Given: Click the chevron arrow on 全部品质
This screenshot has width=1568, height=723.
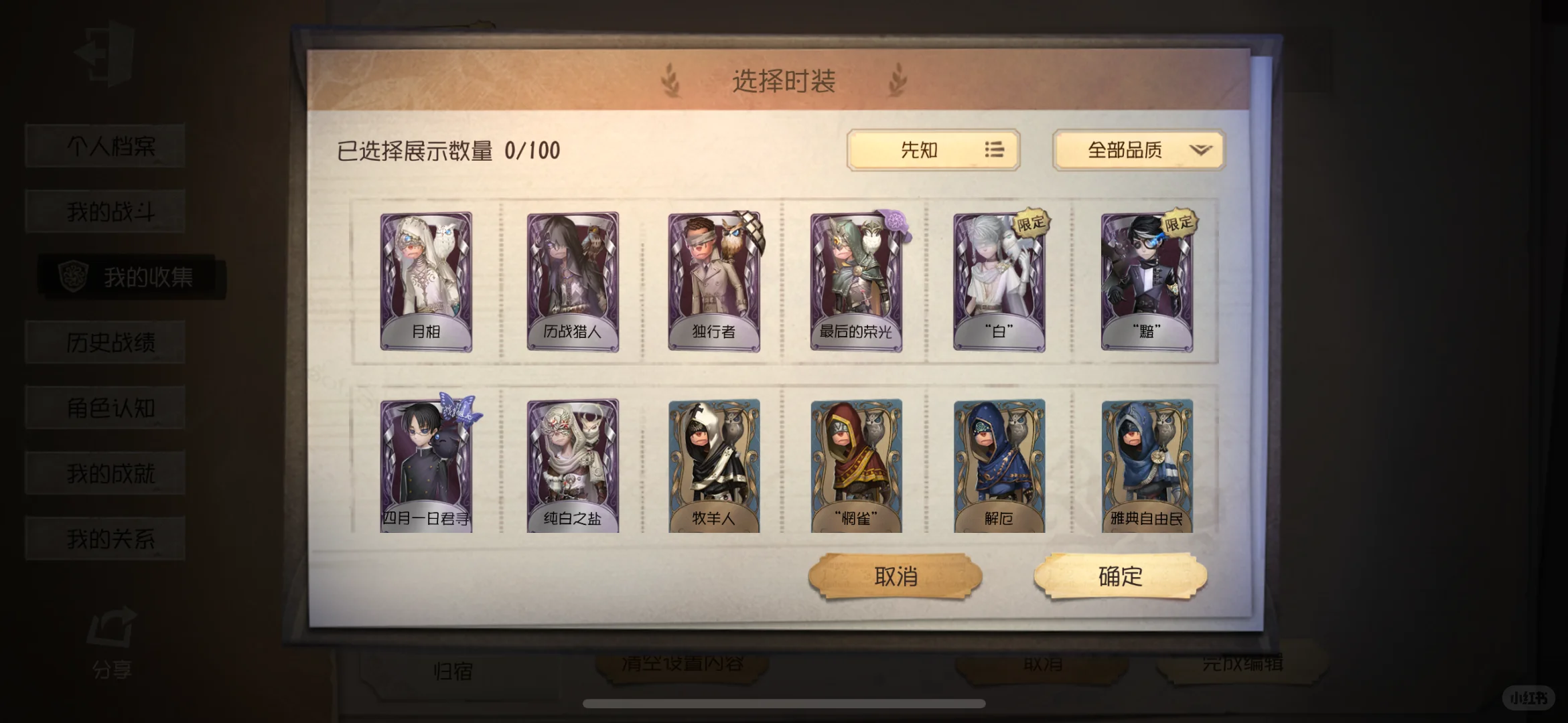Looking at the screenshot, I should pos(1201,151).
